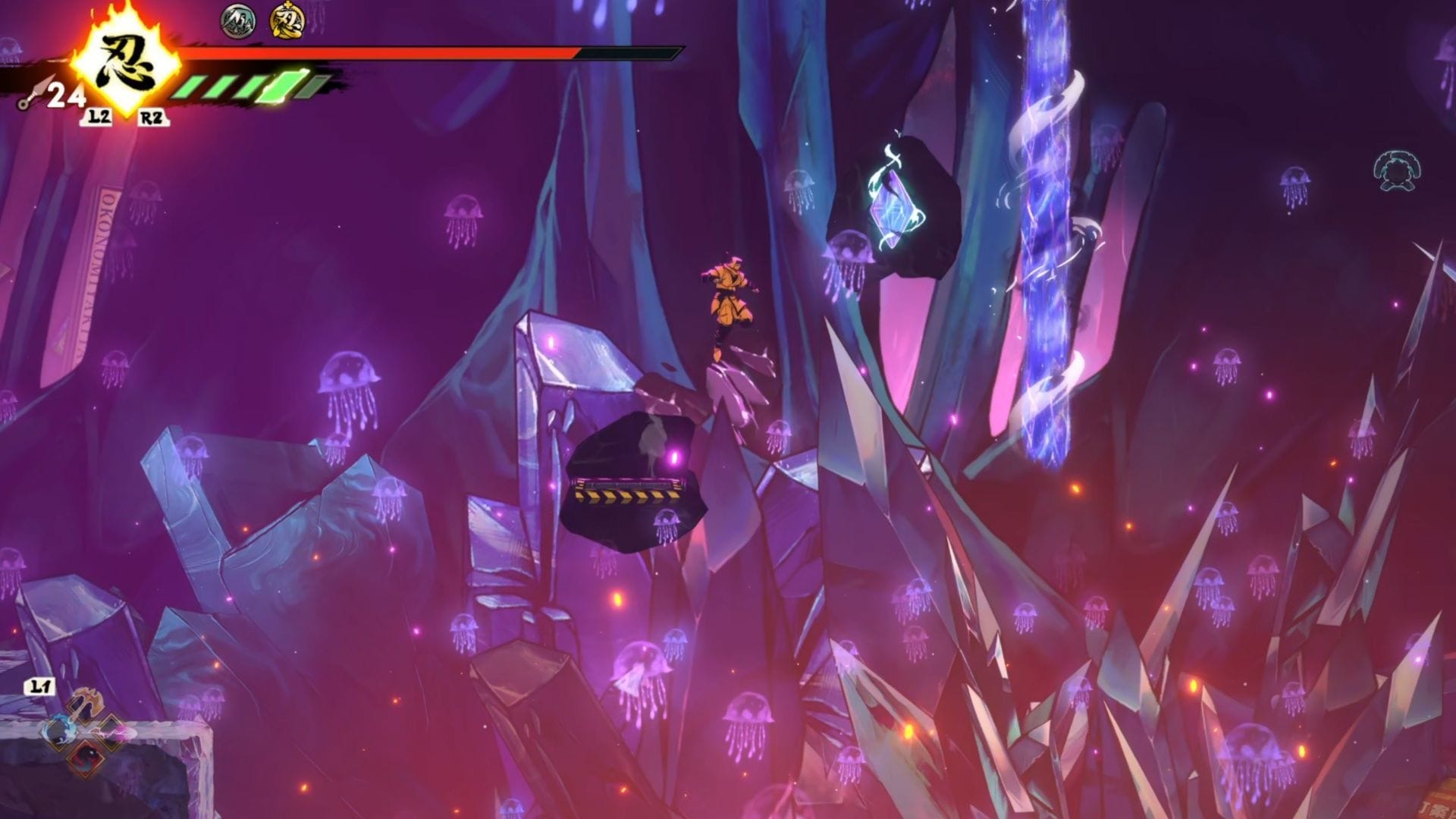Select the gold kanji amulet icon
The width and height of the screenshot is (1456, 819).
(x=287, y=20)
